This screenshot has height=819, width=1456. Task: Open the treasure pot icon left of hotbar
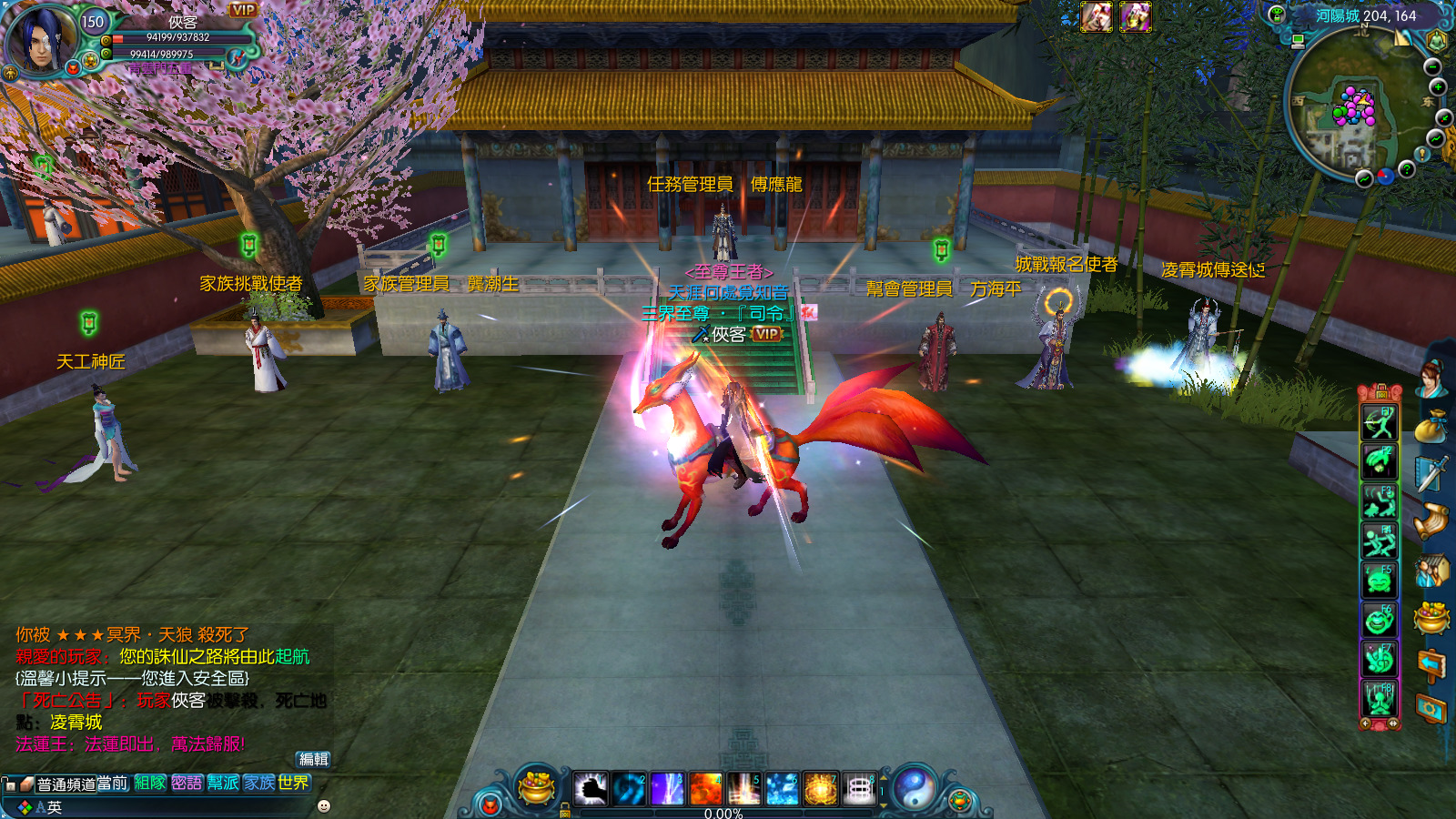coord(536,786)
